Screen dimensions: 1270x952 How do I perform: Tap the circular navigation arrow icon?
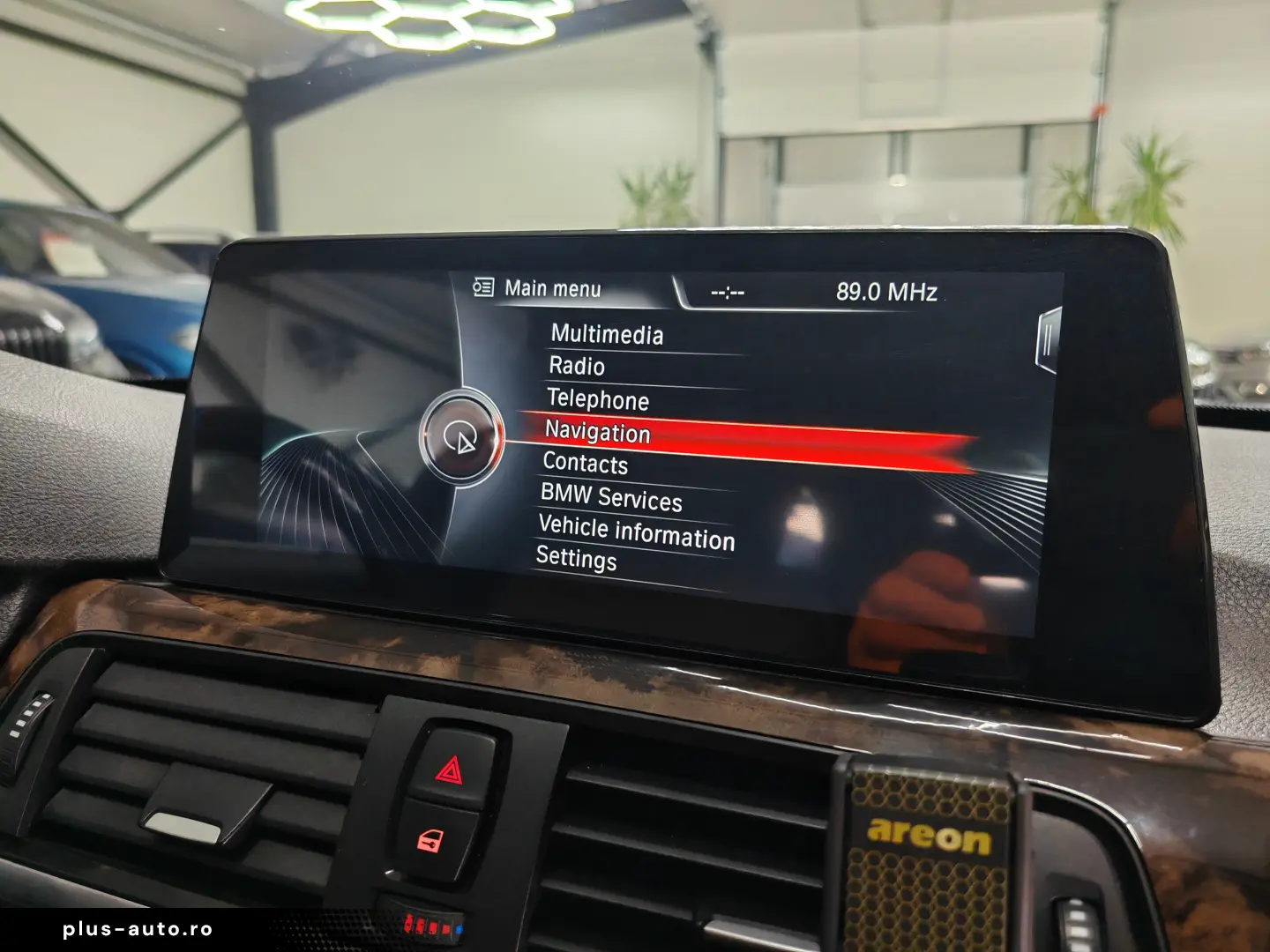pyautogui.click(x=462, y=438)
